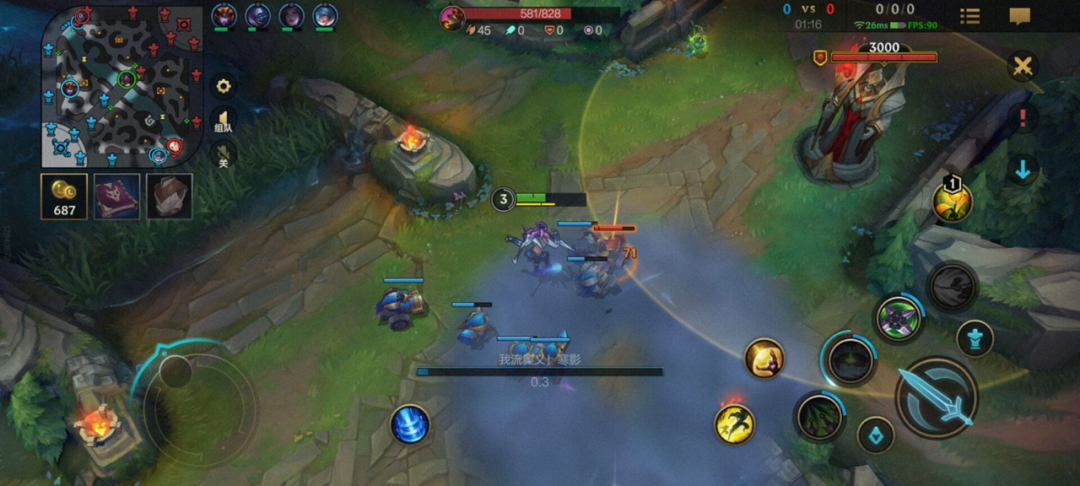Send the blue down-arrow ping
The width and height of the screenshot is (1080, 486).
[x=1023, y=169]
